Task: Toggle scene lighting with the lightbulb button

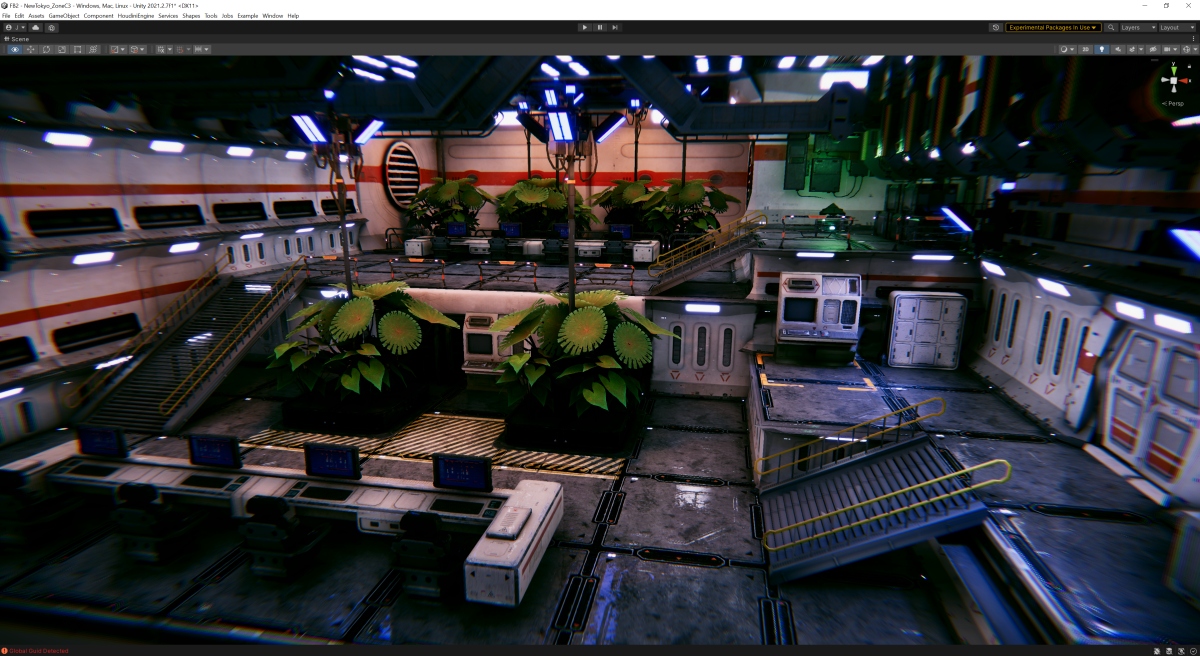Action: (x=1102, y=49)
